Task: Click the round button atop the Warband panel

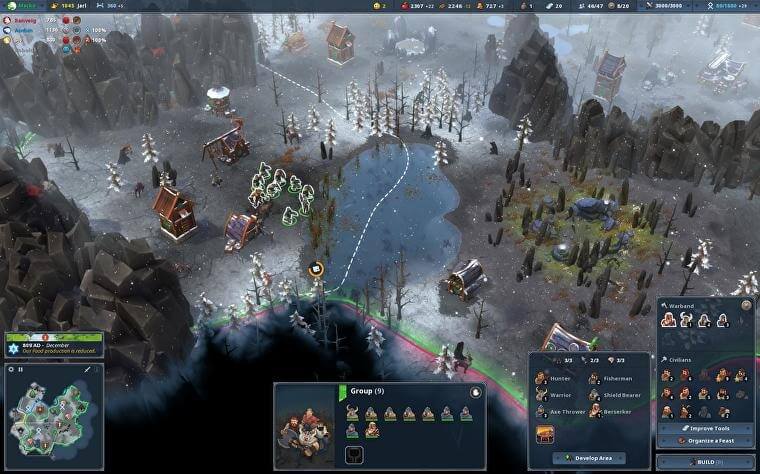Action: pos(746,304)
